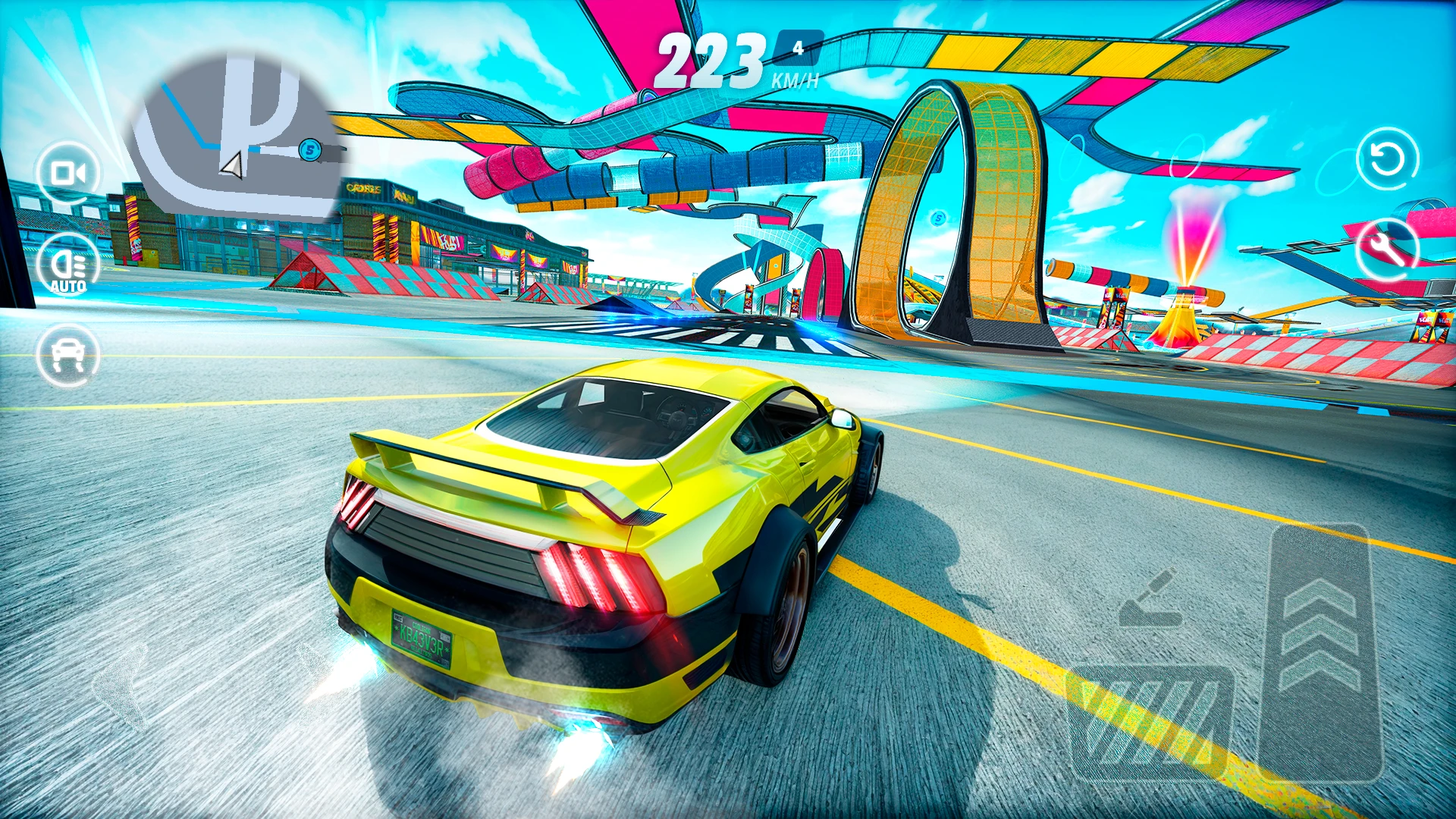
Task: Toggle the AUTO headlights button
Action: coord(68,265)
